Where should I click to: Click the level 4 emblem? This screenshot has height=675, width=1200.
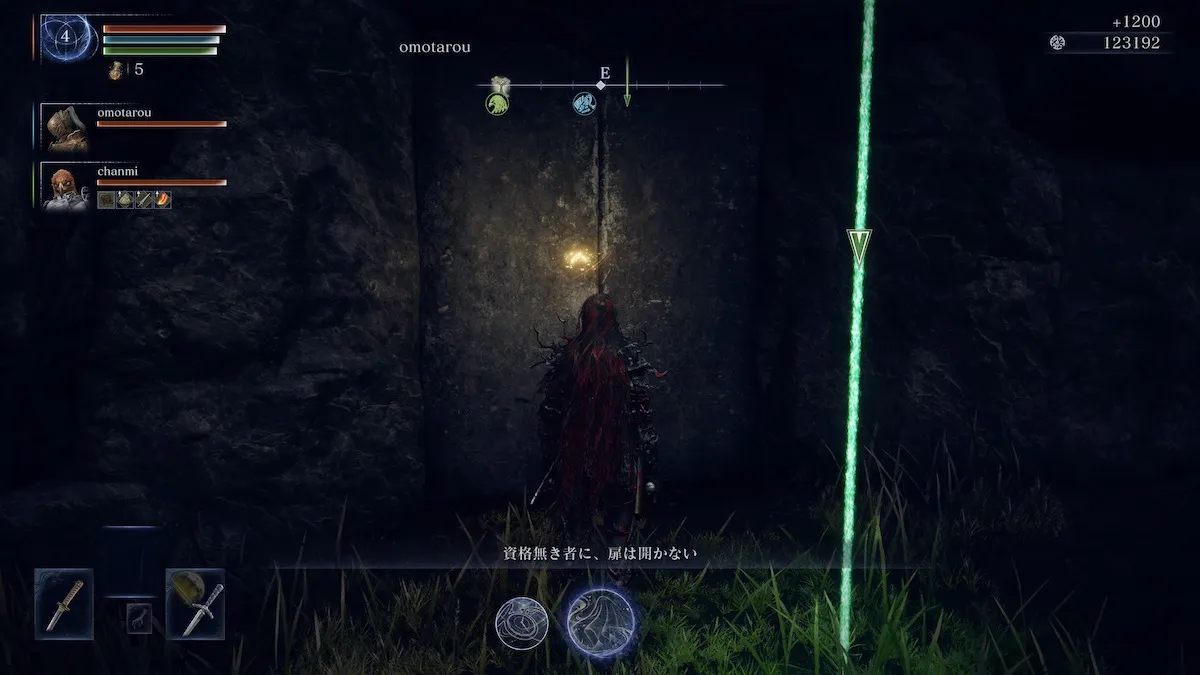(x=67, y=37)
